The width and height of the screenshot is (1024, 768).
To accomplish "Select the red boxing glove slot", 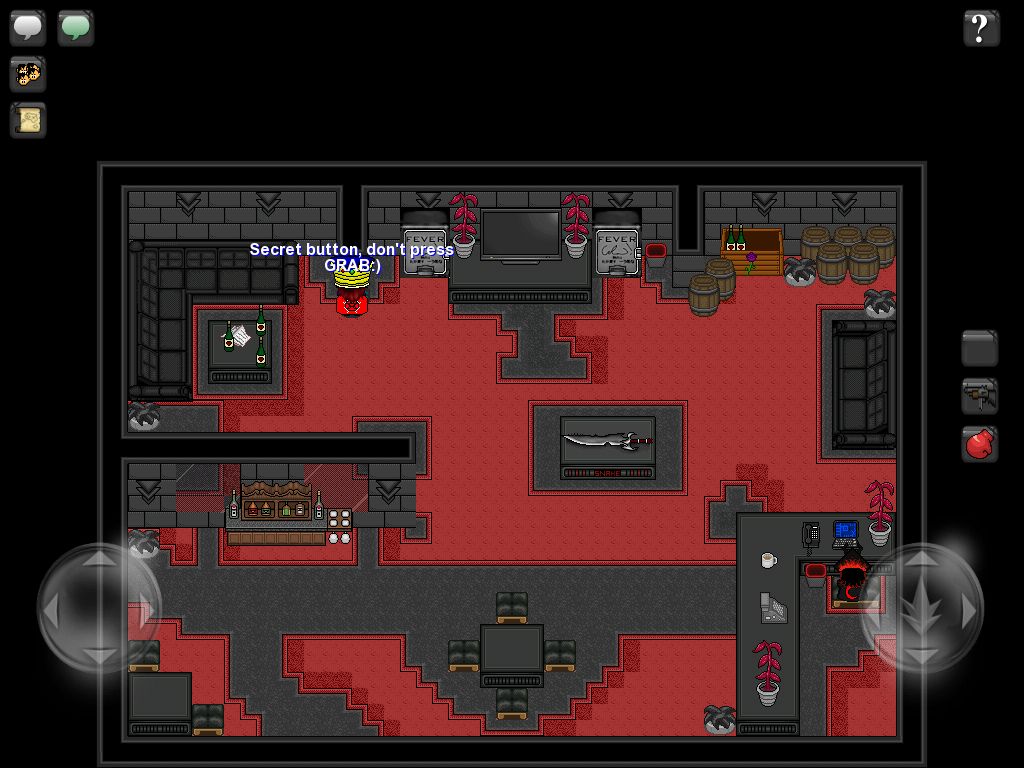I will tap(980, 443).
